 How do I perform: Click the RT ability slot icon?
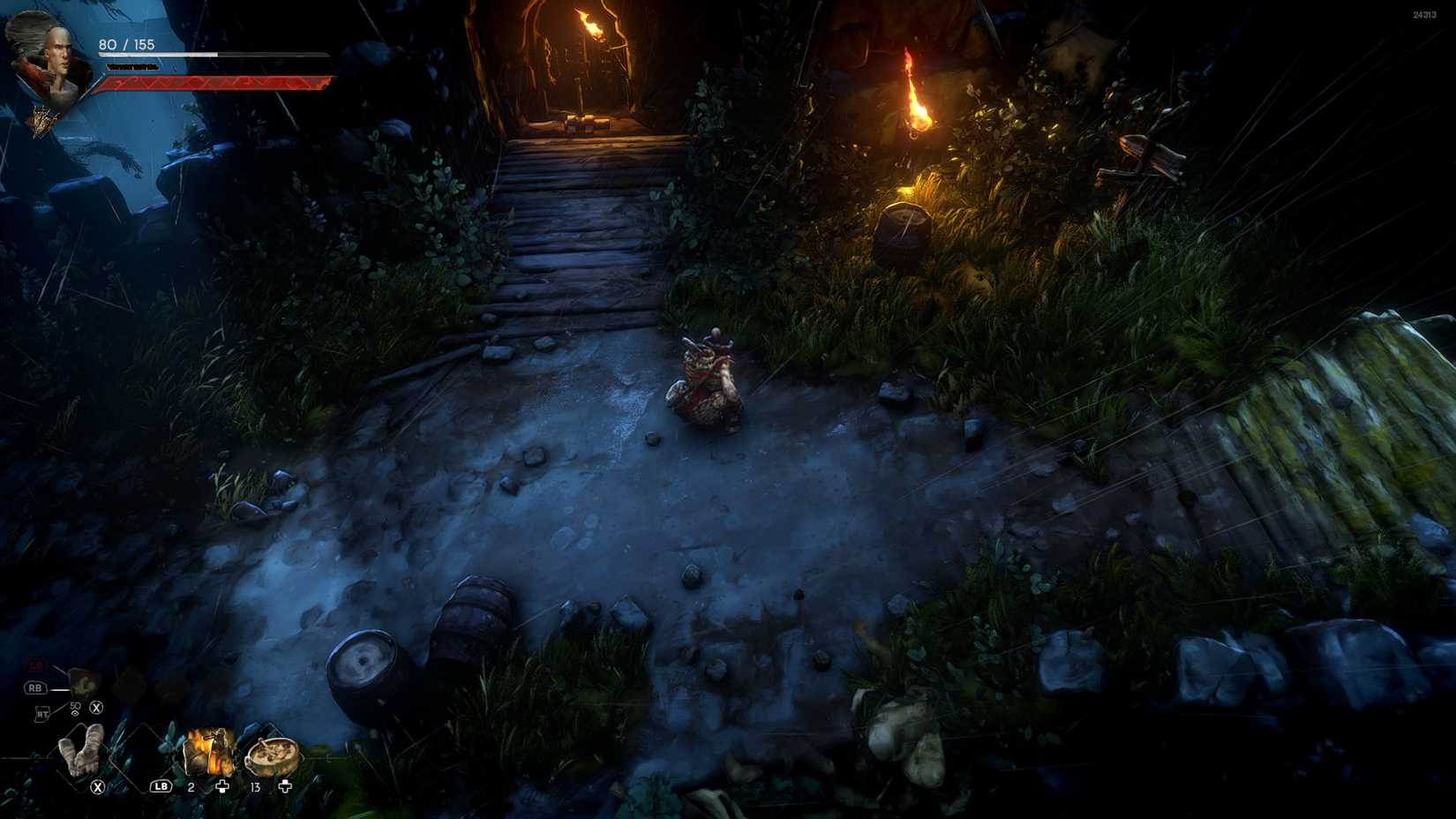pyautogui.click(x=41, y=711)
